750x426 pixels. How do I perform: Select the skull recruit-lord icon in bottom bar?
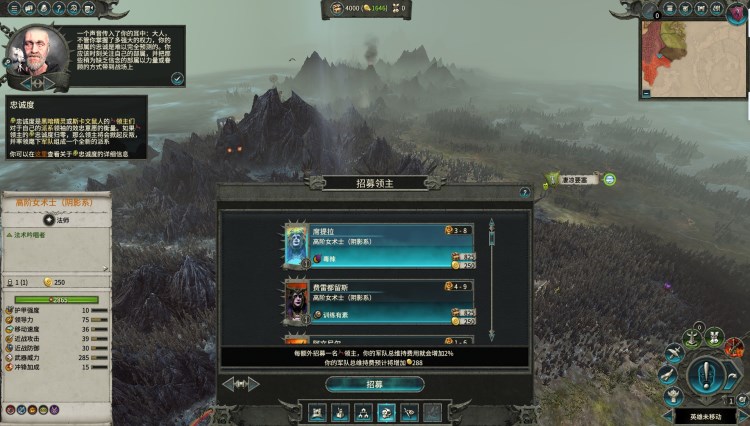coord(385,412)
